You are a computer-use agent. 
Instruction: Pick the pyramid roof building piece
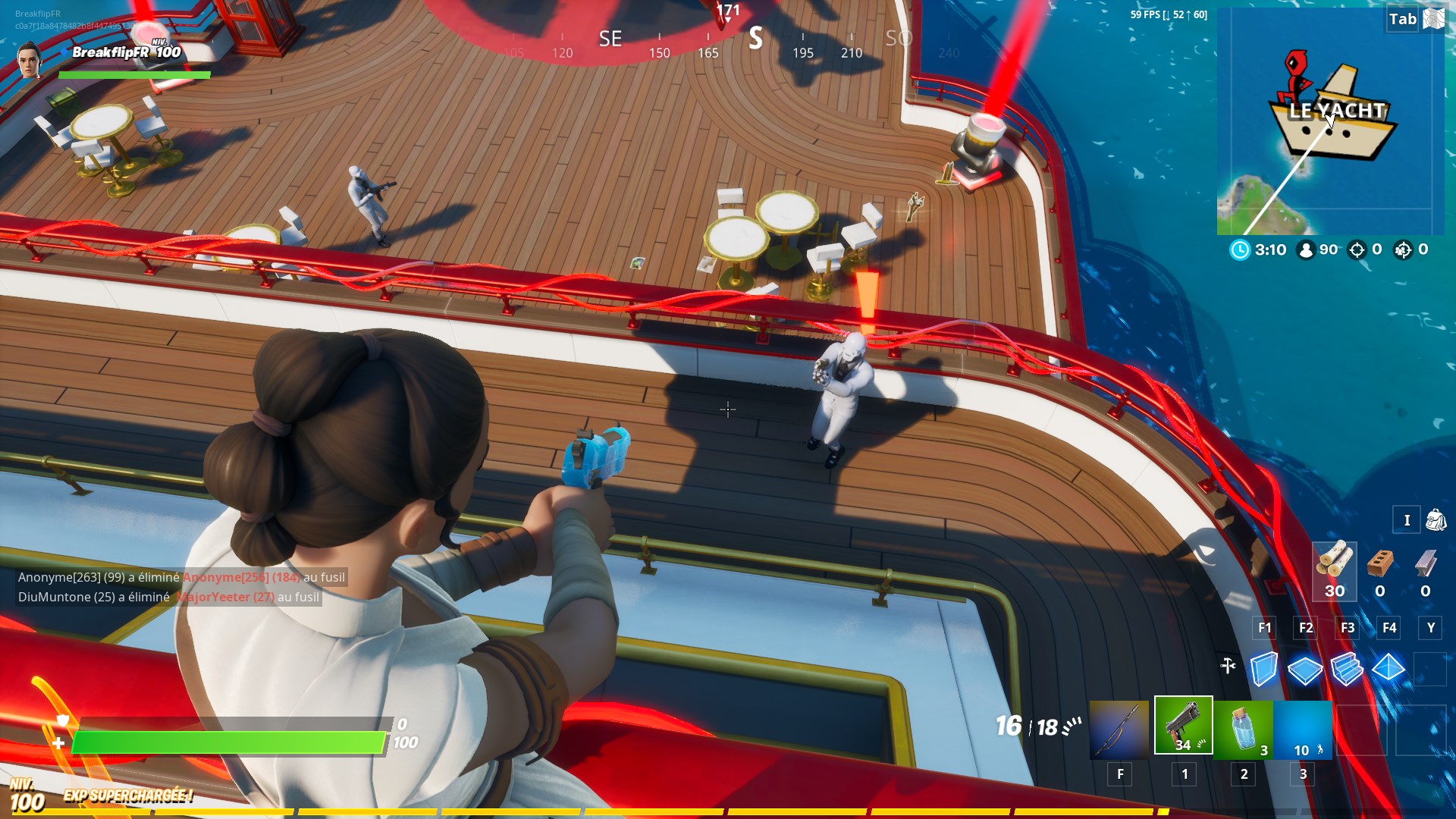[x=1389, y=668]
